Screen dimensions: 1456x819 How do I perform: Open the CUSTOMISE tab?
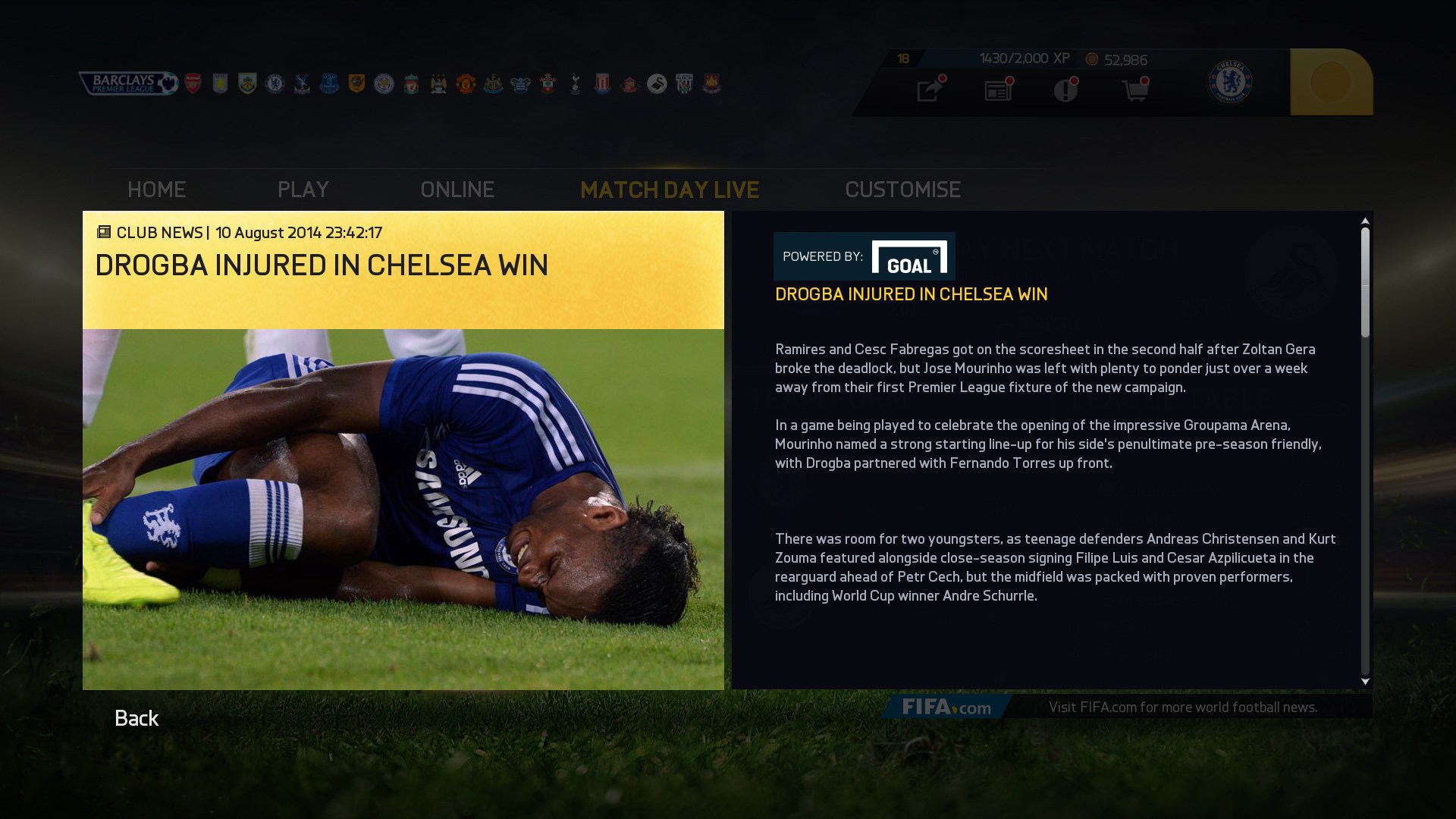point(903,190)
